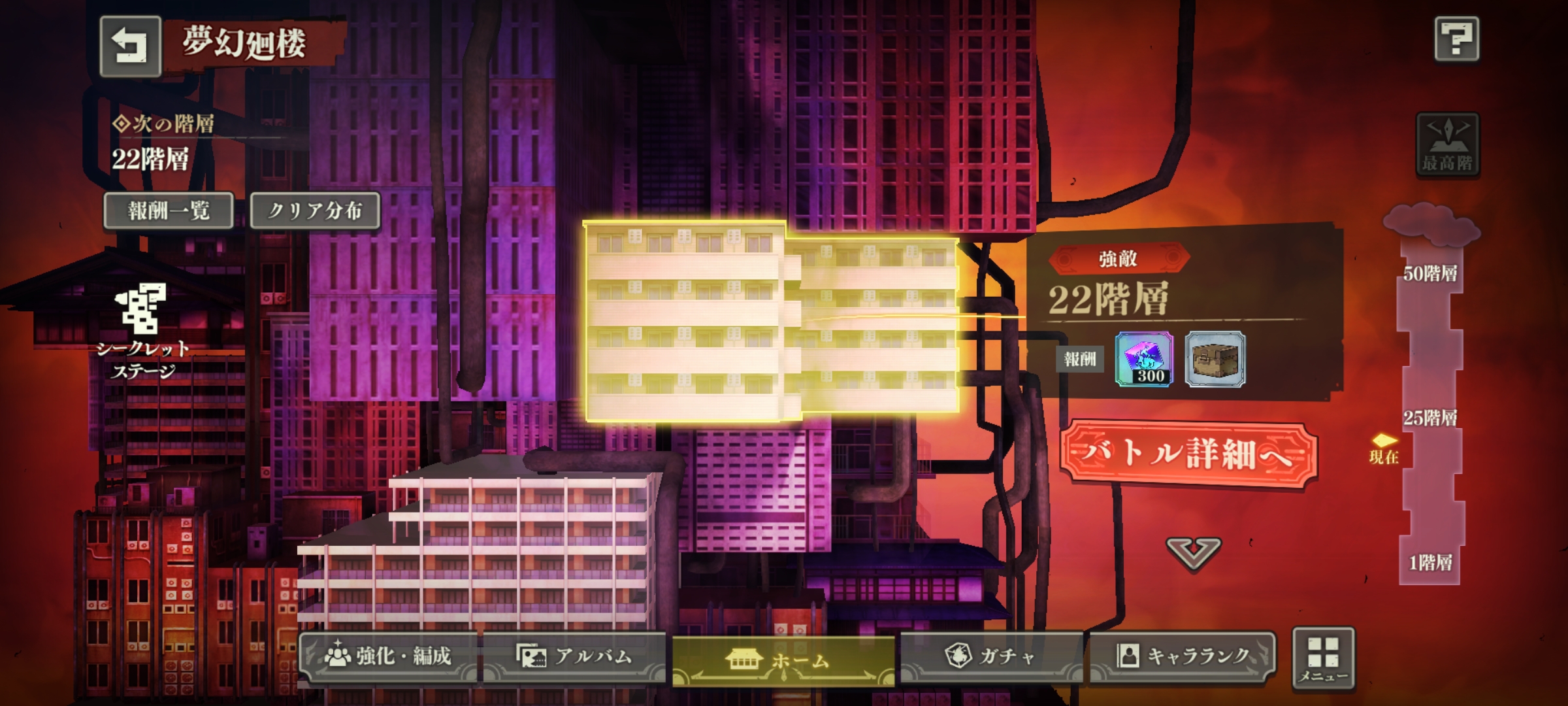View the 300 crystal reward icon
This screenshot has width=1568, height=706.
click(1143, 359)
